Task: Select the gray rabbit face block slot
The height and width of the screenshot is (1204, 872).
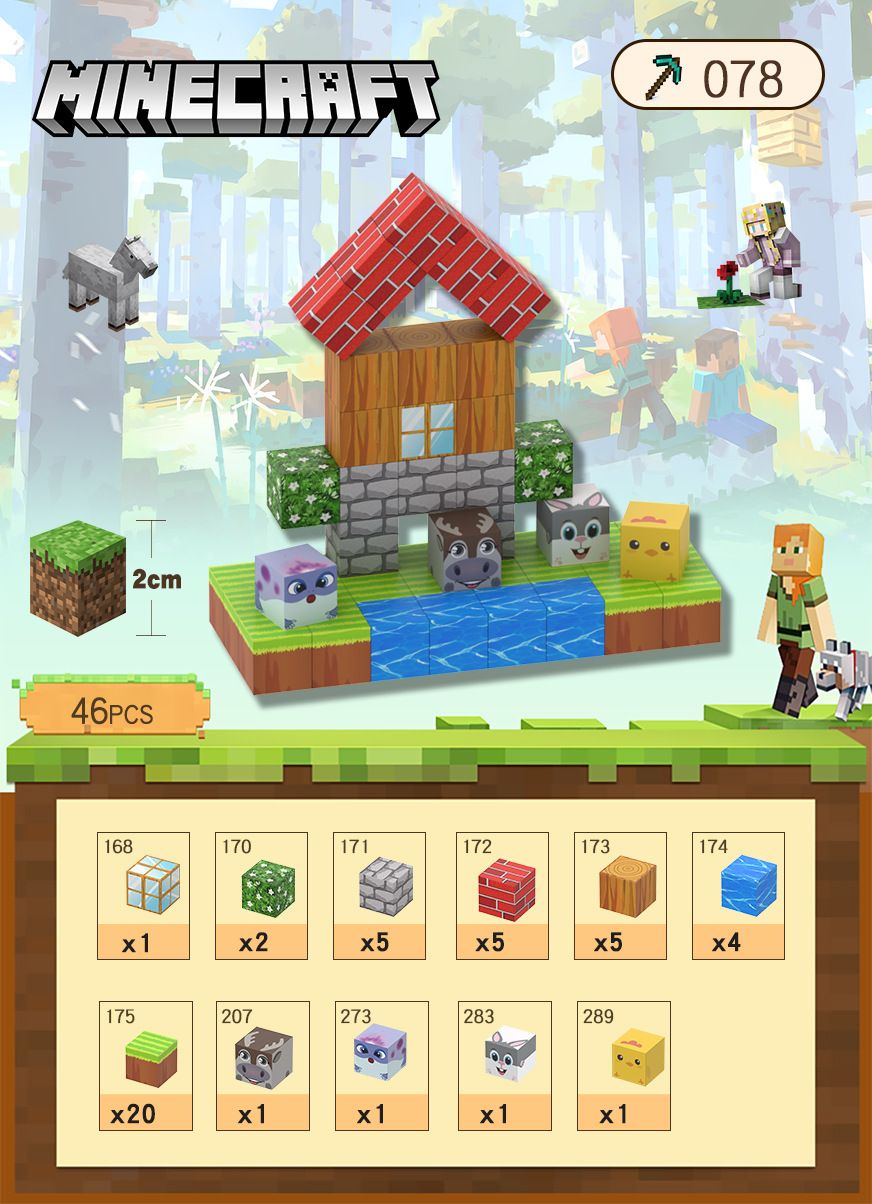Action: (505, 1065)
